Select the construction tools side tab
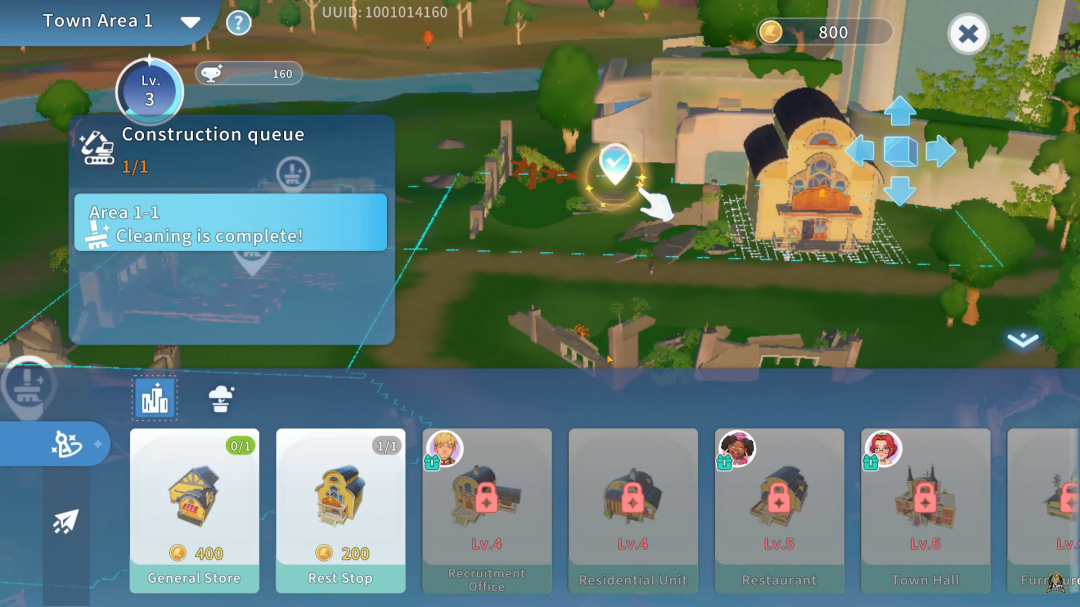 [66, 444]
